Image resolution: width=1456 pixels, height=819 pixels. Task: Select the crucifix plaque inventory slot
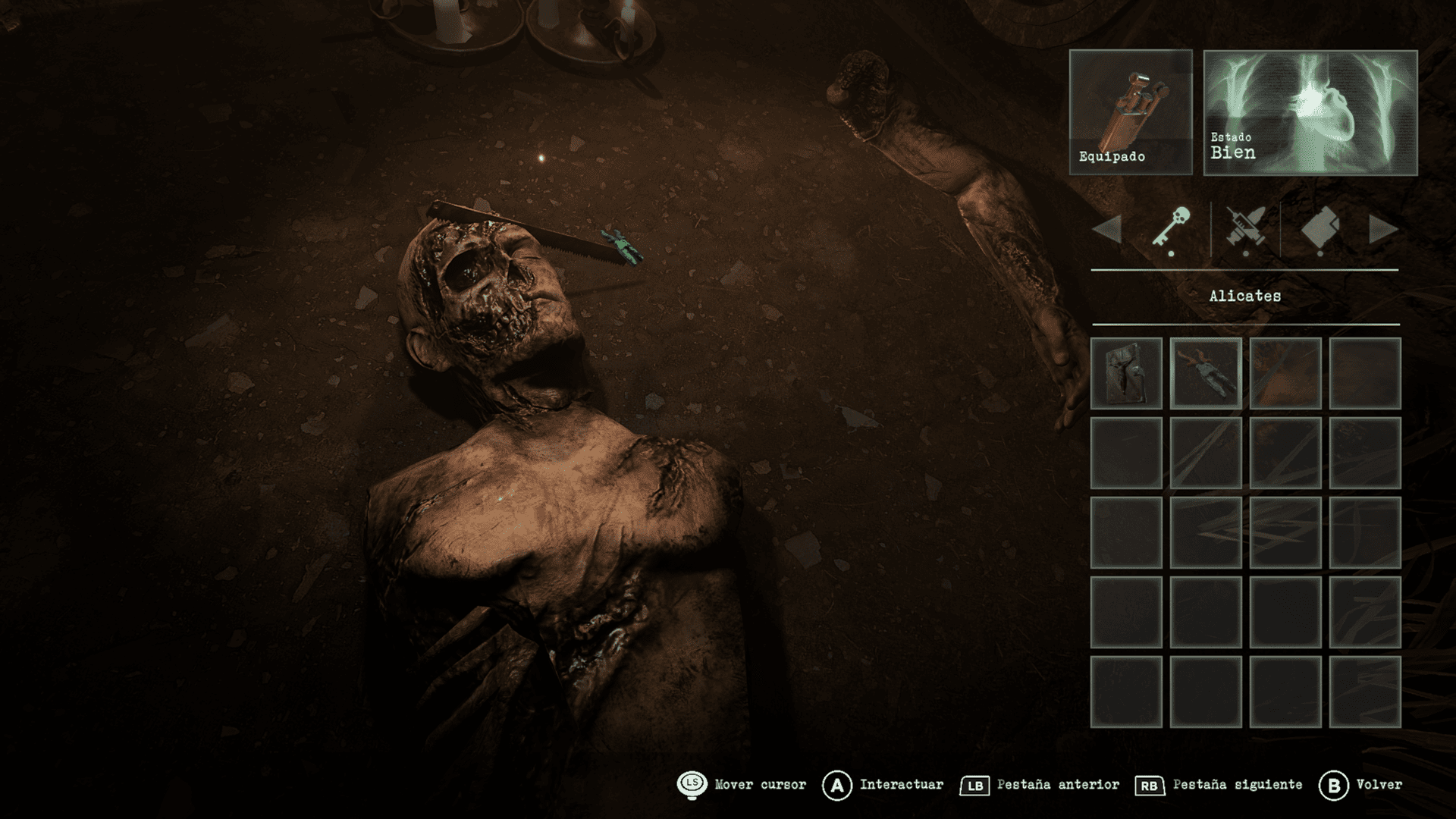coord(1126,373)
